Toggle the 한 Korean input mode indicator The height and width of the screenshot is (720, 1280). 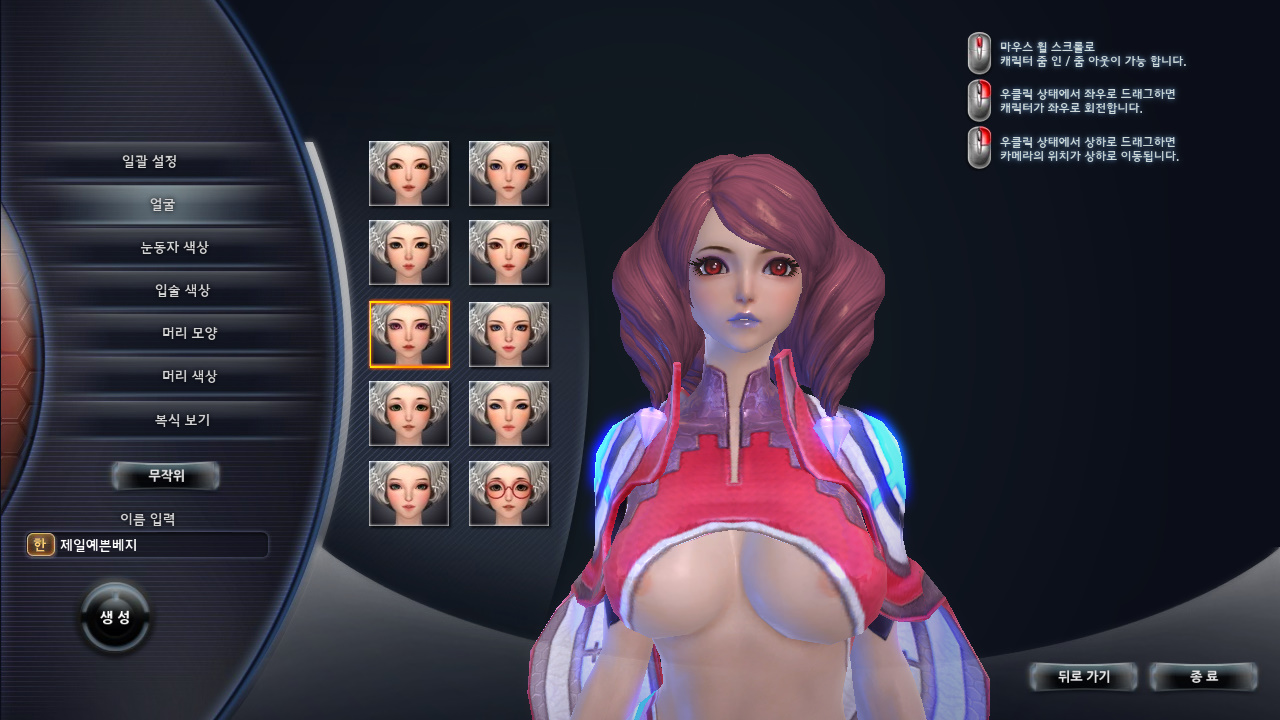pyautogui.click(x=40, y=545)
